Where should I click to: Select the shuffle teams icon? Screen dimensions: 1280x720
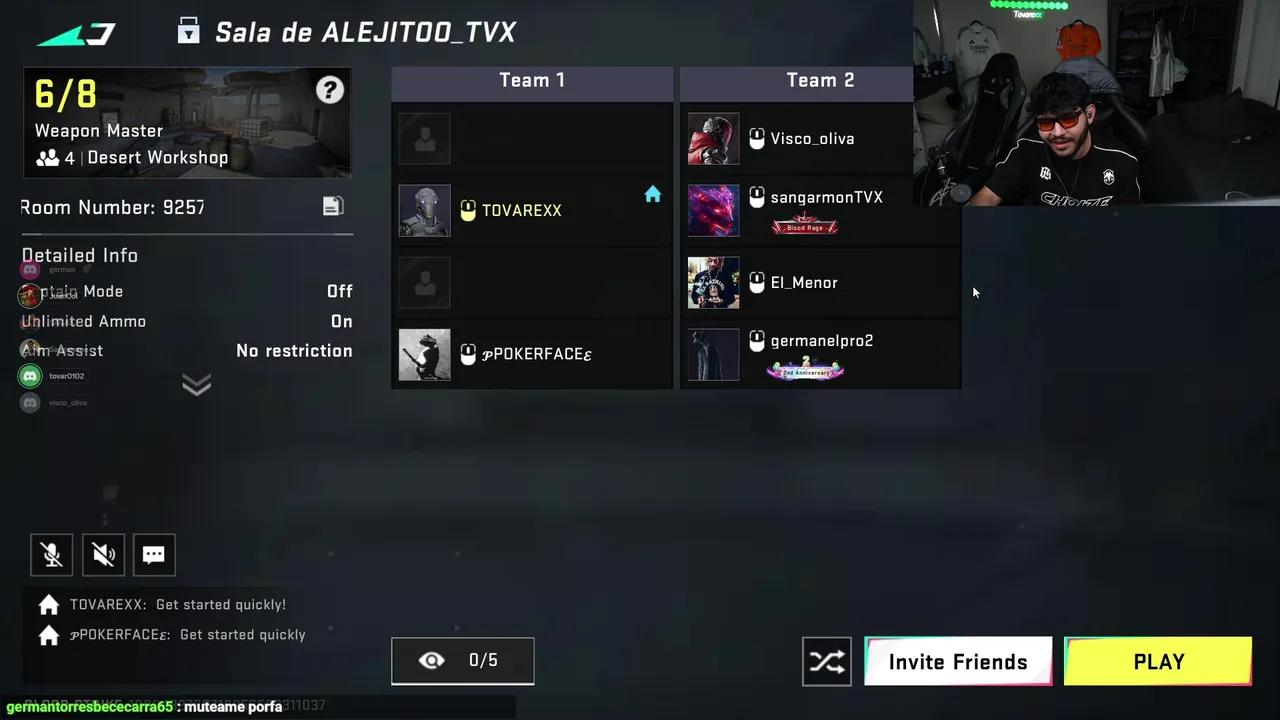tap(827, 661)
